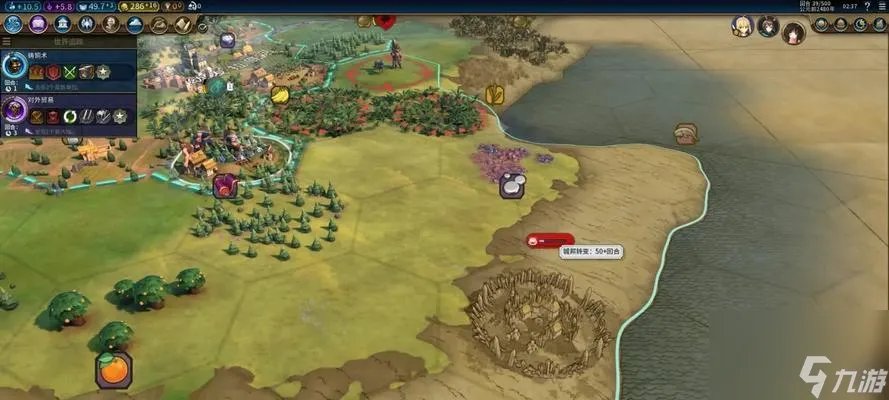Toggle the world tracker hamburger menu

click(7, 42)
